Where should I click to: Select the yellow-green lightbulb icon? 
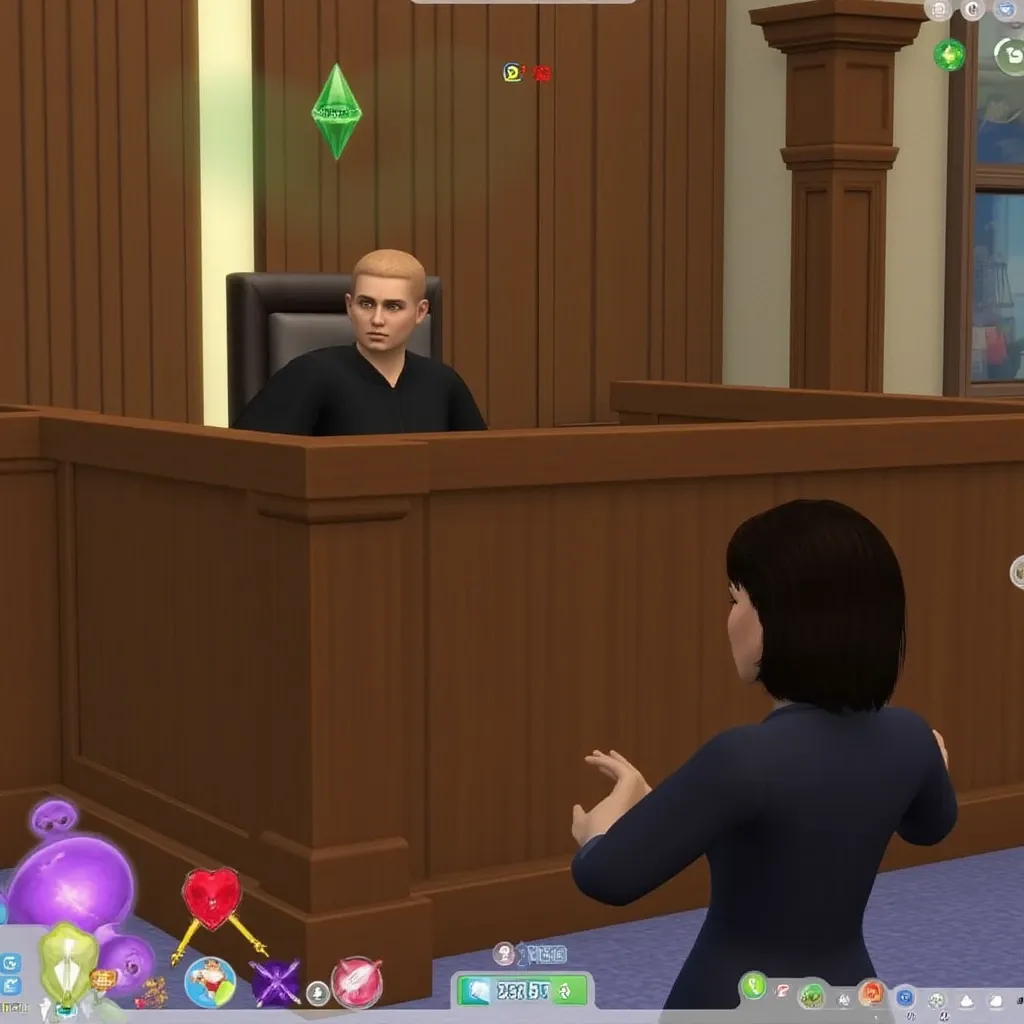click(68, 961)
